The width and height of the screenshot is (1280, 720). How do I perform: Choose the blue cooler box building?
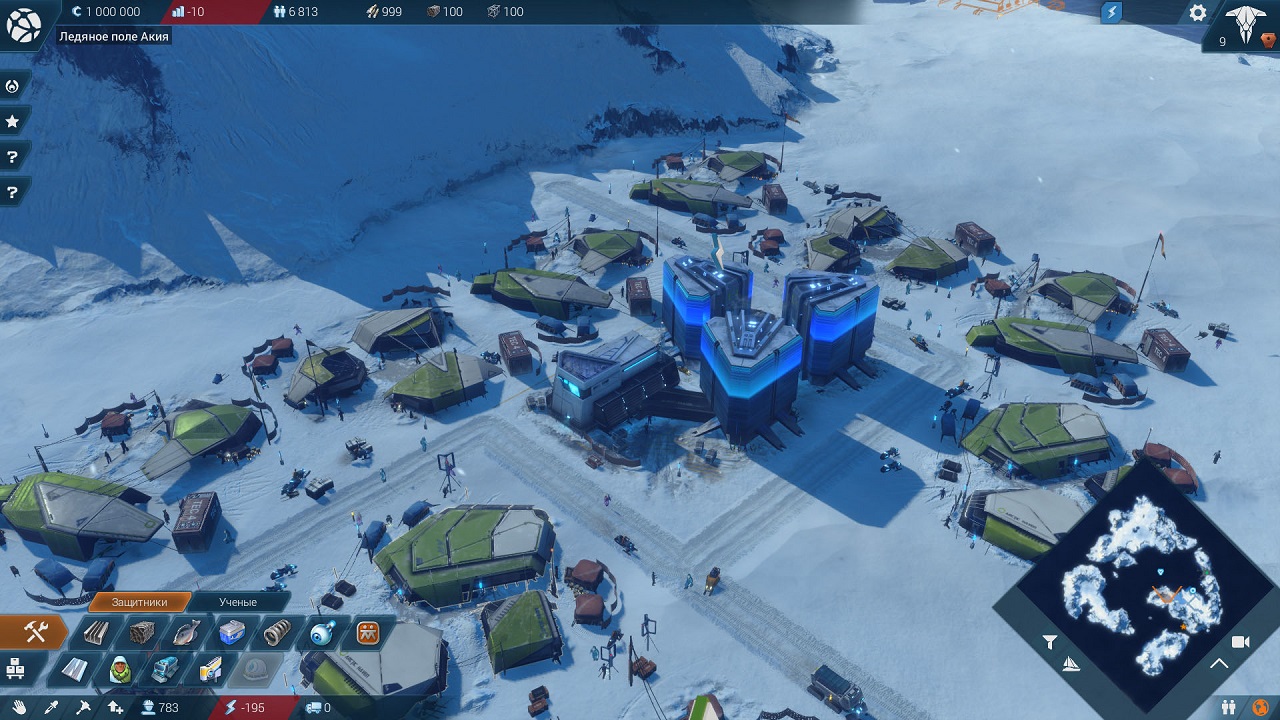(x=231, y=633)
